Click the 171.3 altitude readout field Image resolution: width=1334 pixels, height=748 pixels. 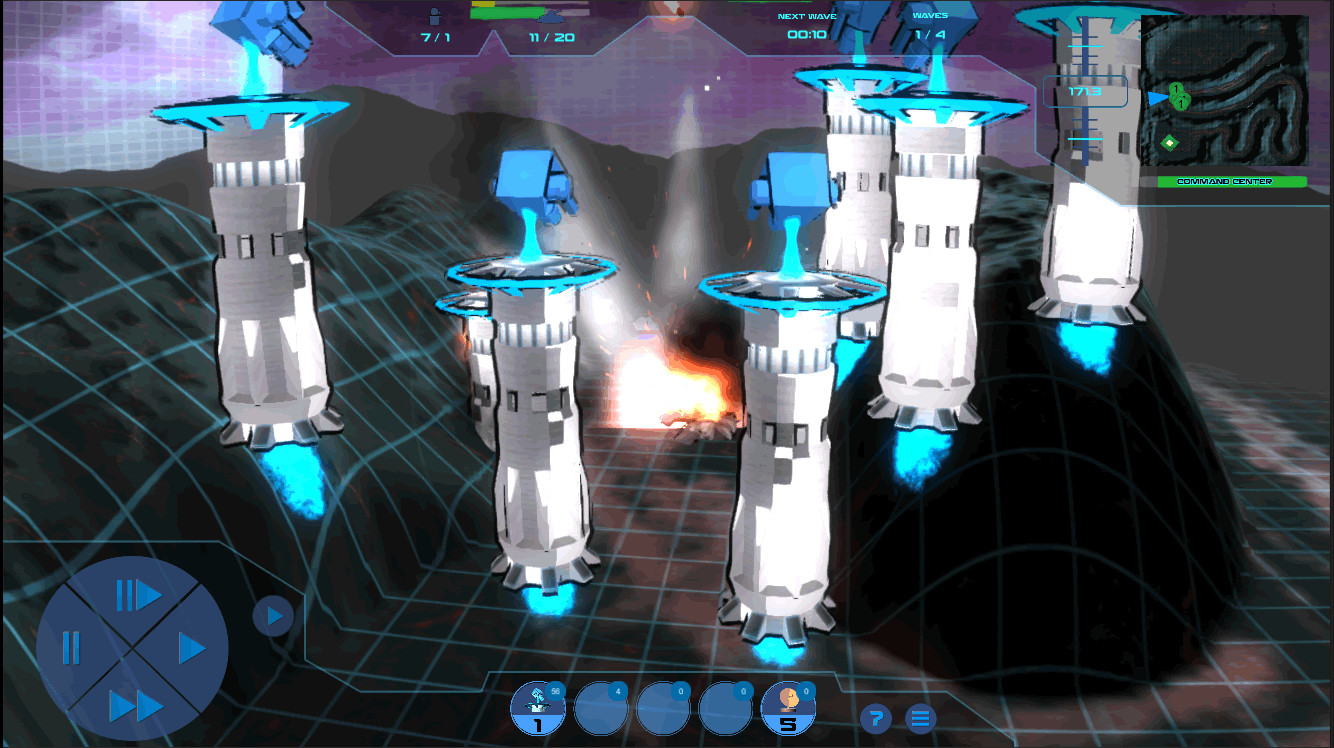(x=1086, y=91)
